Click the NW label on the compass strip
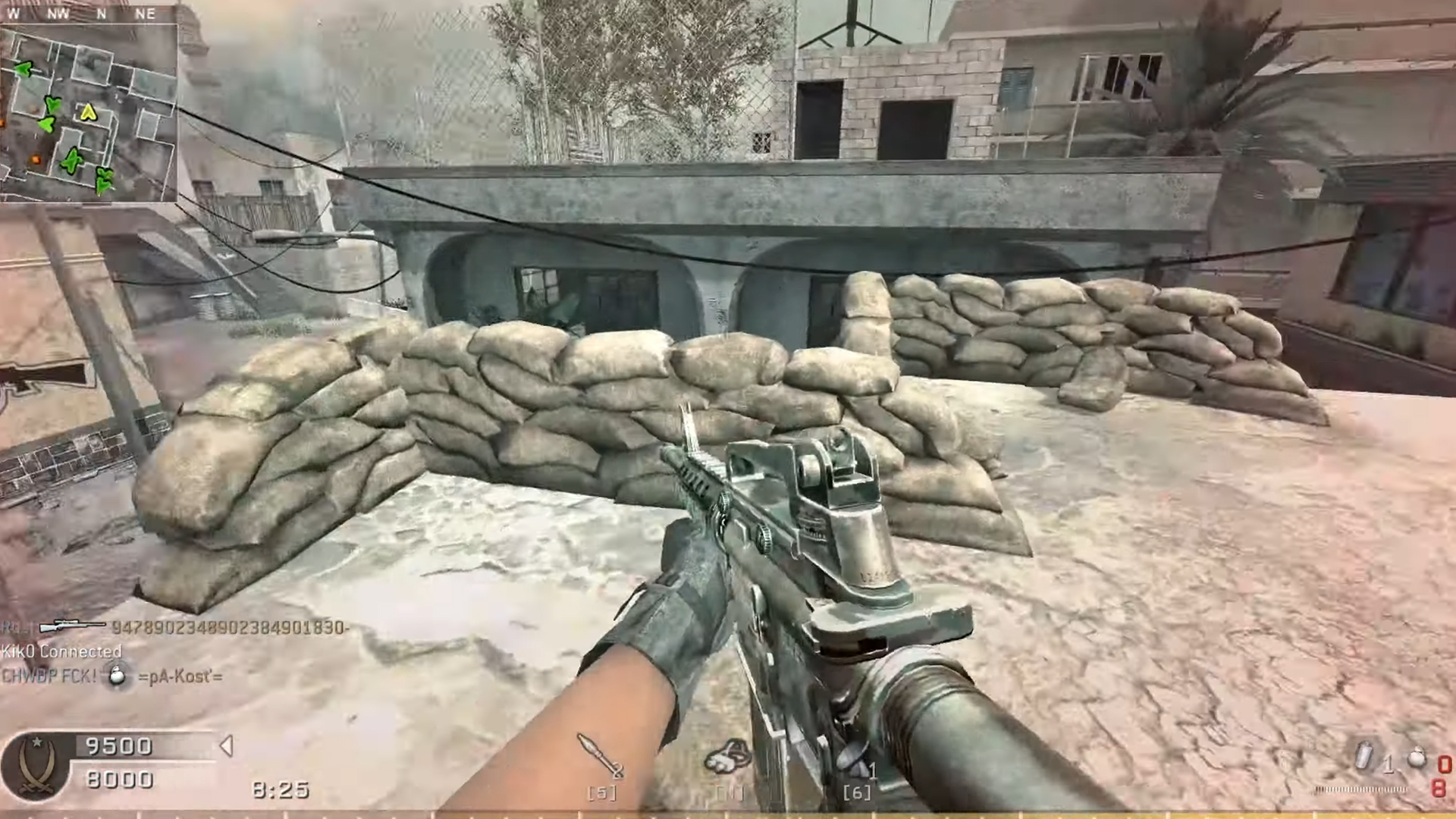Image resolution: width=1456 pixels, height=819 pixels. tap(59, 14)
